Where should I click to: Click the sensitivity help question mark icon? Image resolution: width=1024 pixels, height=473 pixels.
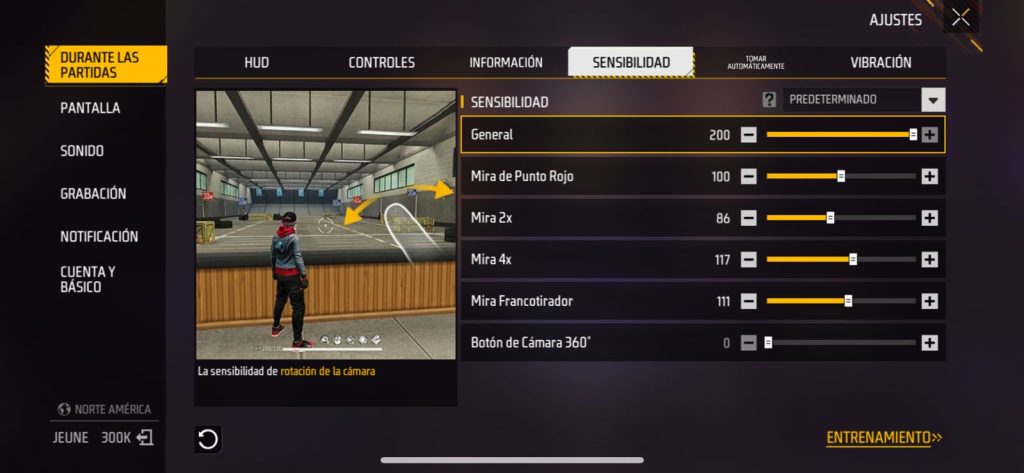[x=769, y=100]
